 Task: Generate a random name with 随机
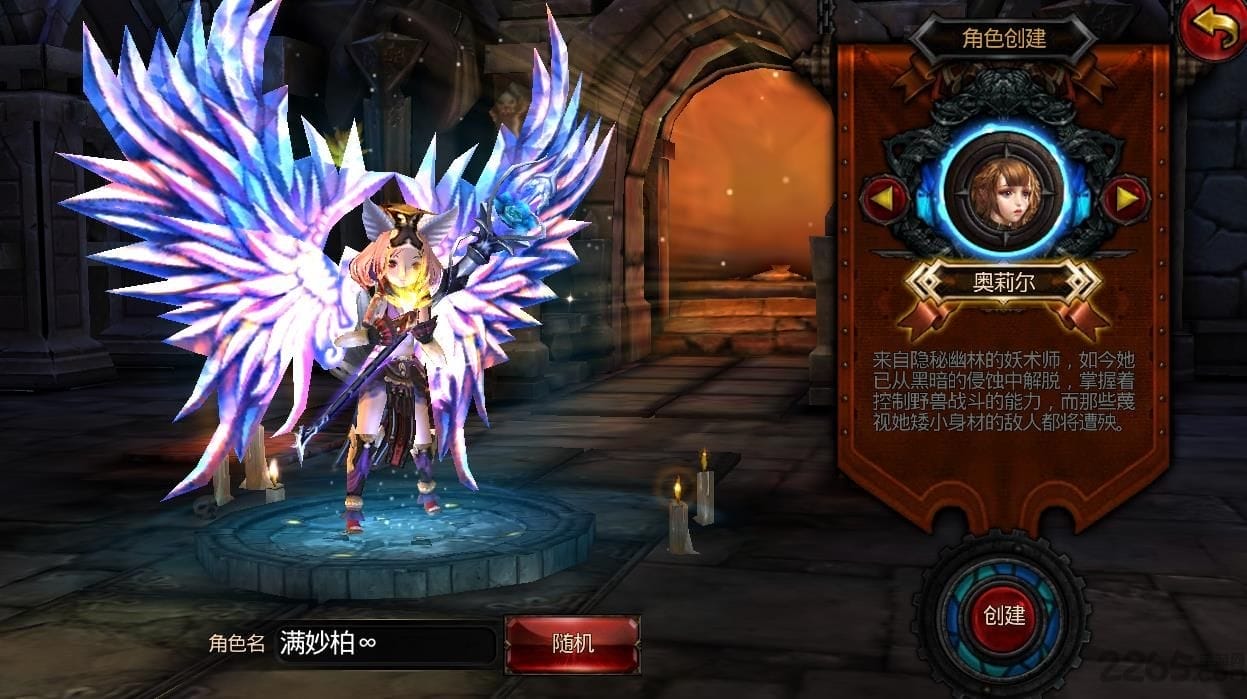[x=573, y=643]
